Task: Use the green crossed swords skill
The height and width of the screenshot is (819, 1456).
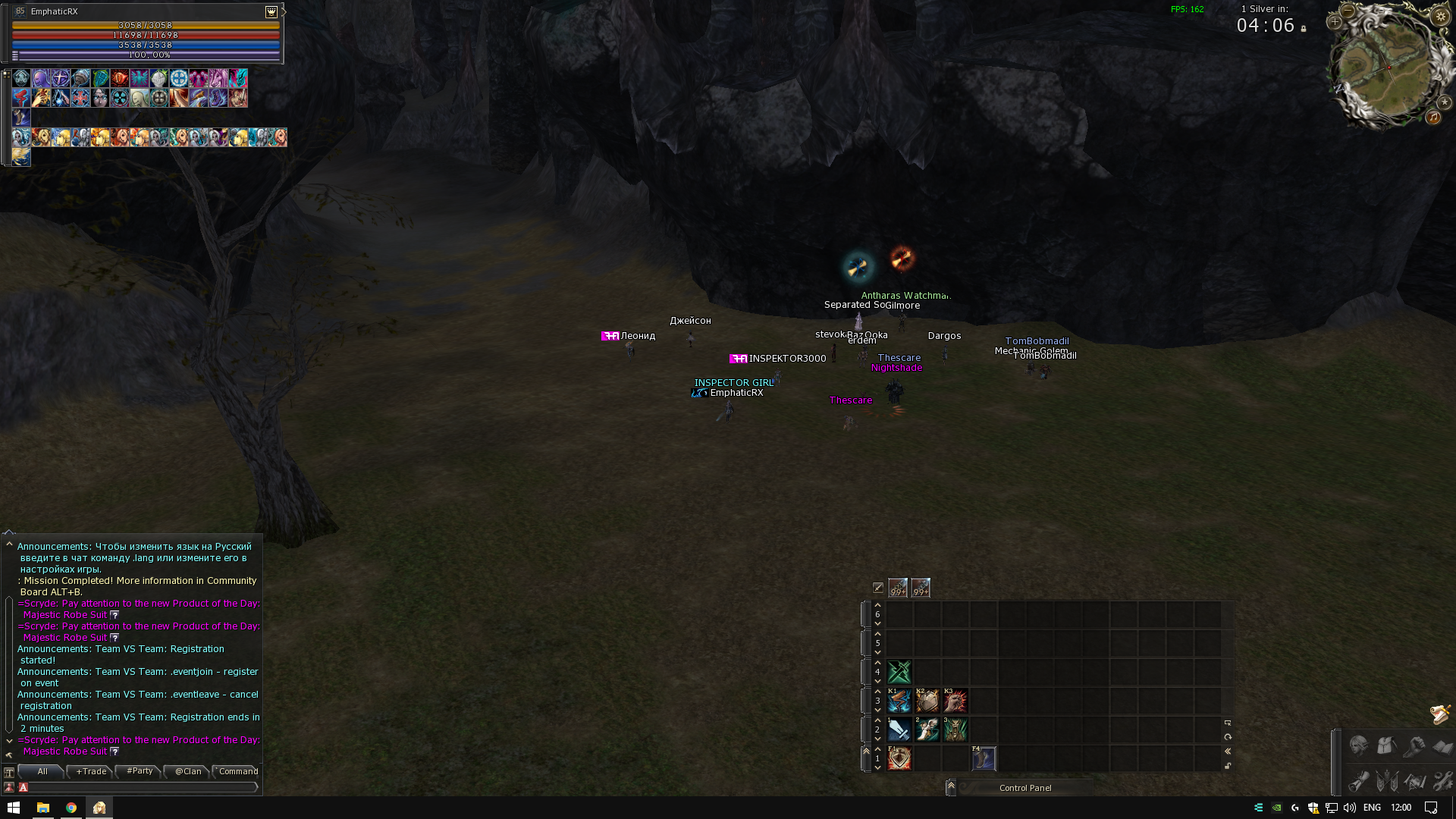Action: pyautogui.click(x=899, y=672)
